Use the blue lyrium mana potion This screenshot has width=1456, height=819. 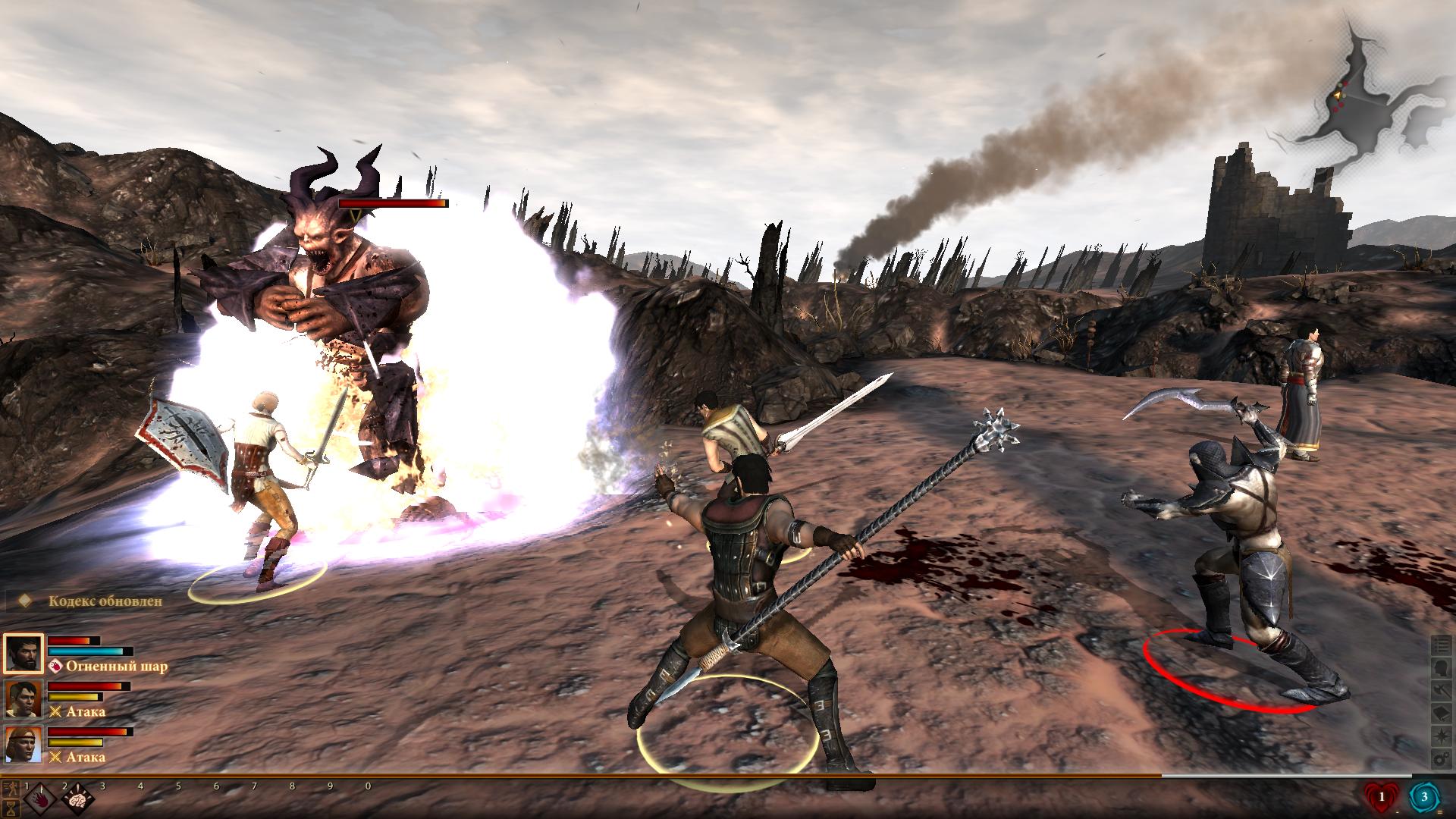(x=1425, y=797)
